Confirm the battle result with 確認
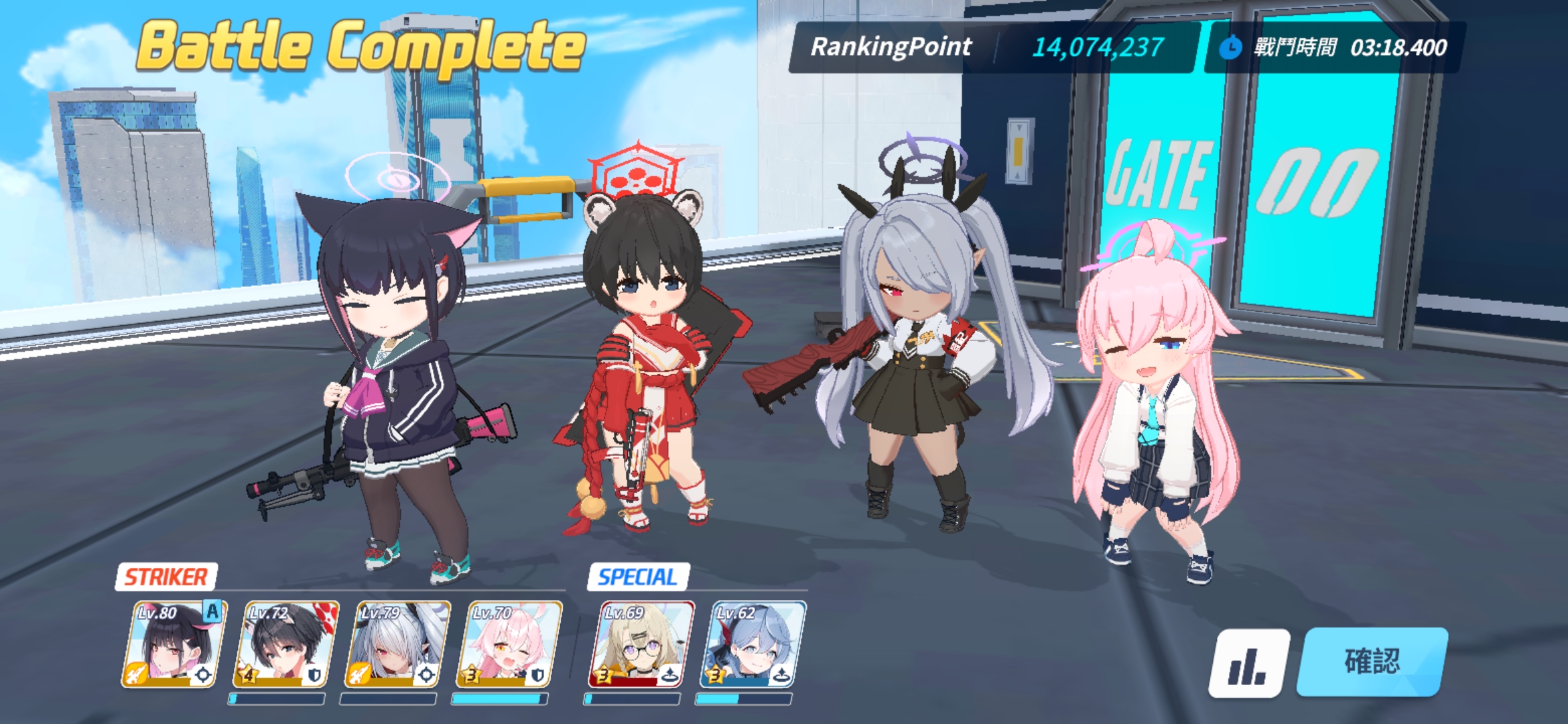Viewport: 1568px width, 724px height. pyautogui.click(x=1372, y=662)
